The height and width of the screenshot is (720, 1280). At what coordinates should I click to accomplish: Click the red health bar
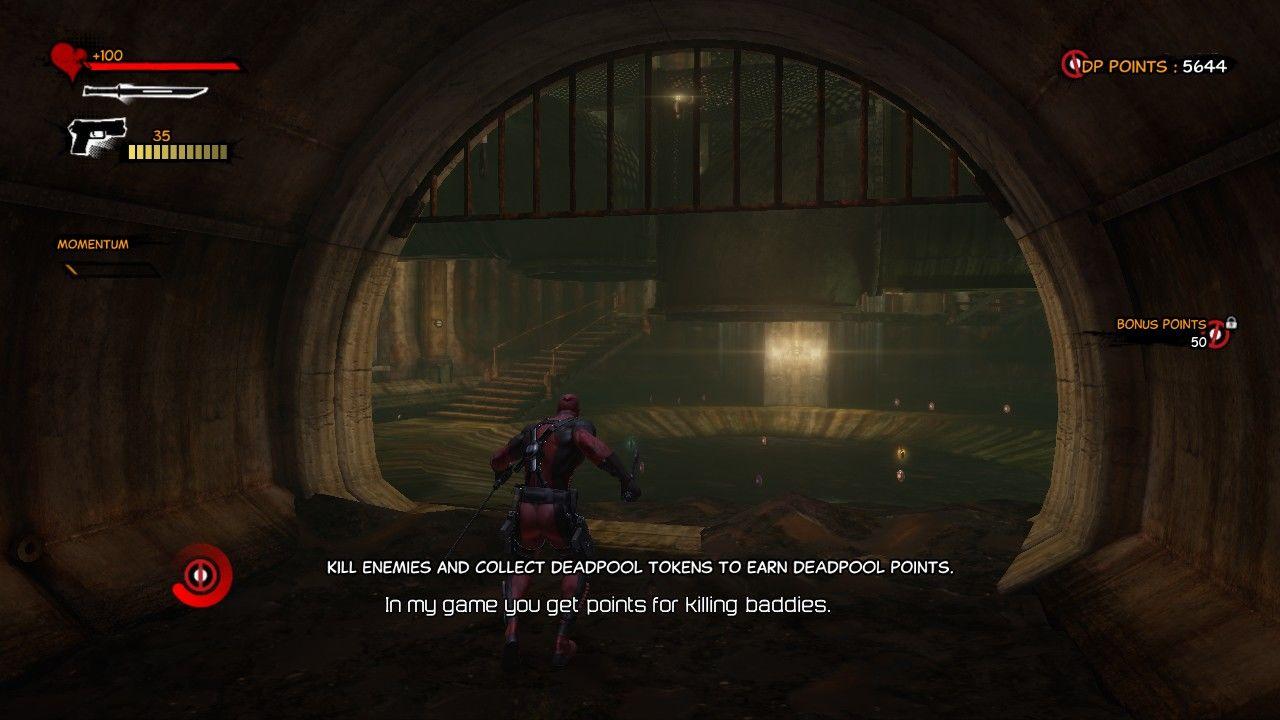(x=165, y=67)
